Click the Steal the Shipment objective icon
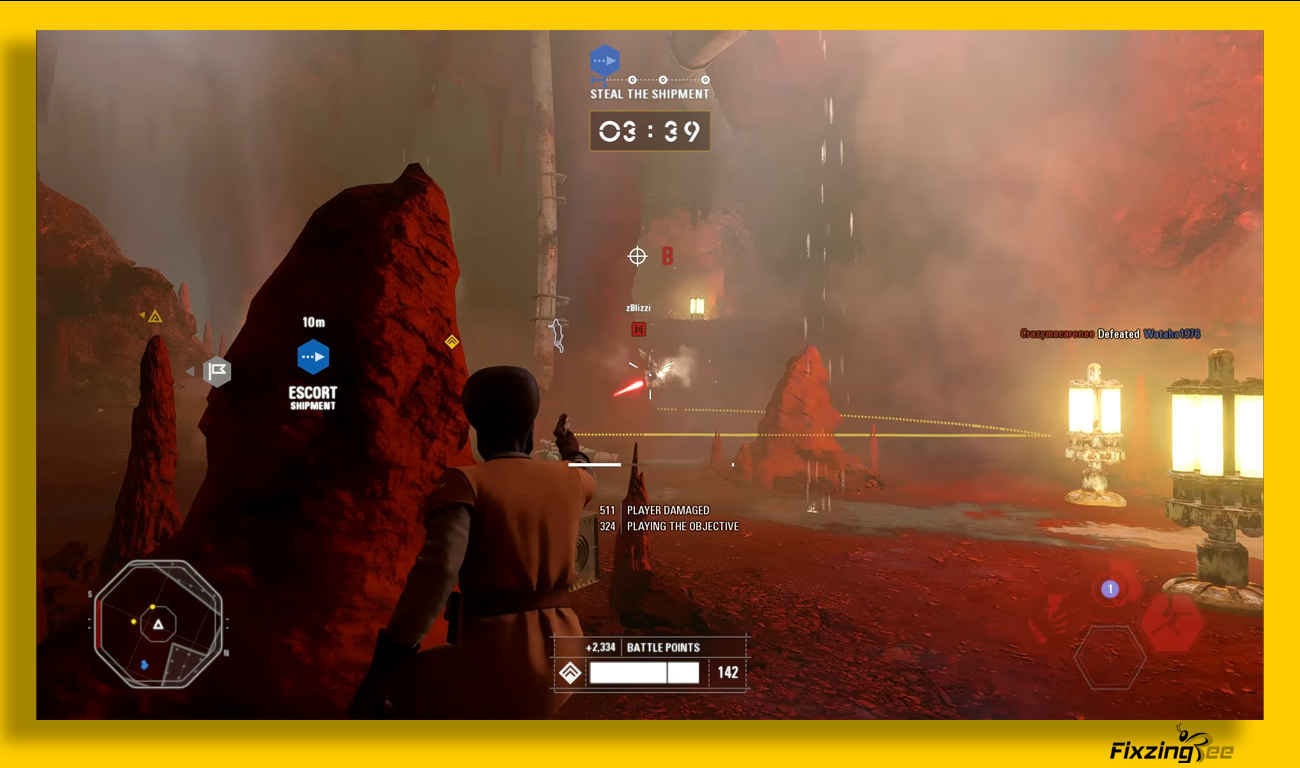The height and width of the screenshot is (768, 1300). coord(604,61)
